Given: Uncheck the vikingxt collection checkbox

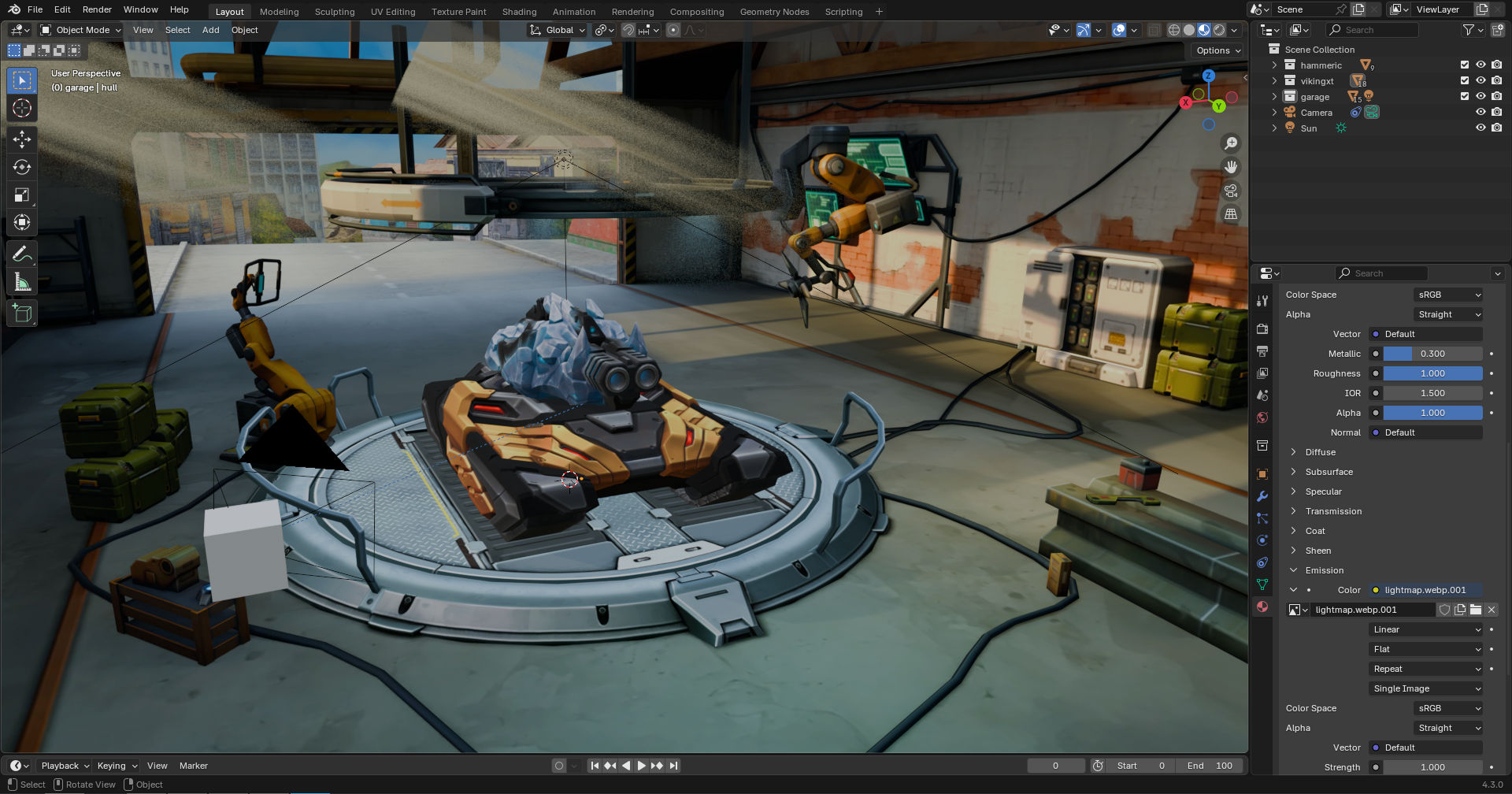Looking at the screenshot, I should [x=1465, y=81].
